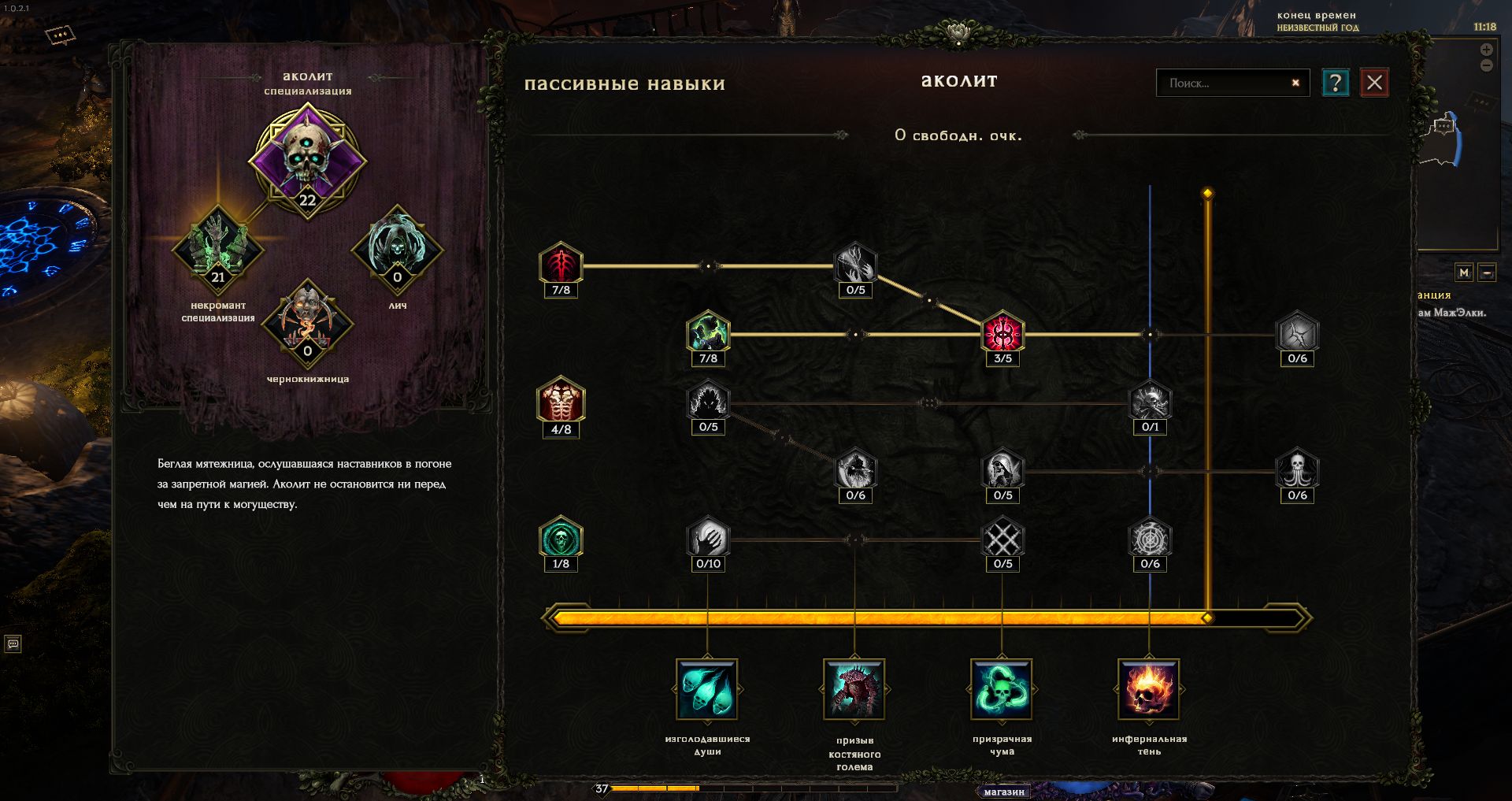
Task: Select the Summon Bone Golem skill icon
Action: point(854,689)
